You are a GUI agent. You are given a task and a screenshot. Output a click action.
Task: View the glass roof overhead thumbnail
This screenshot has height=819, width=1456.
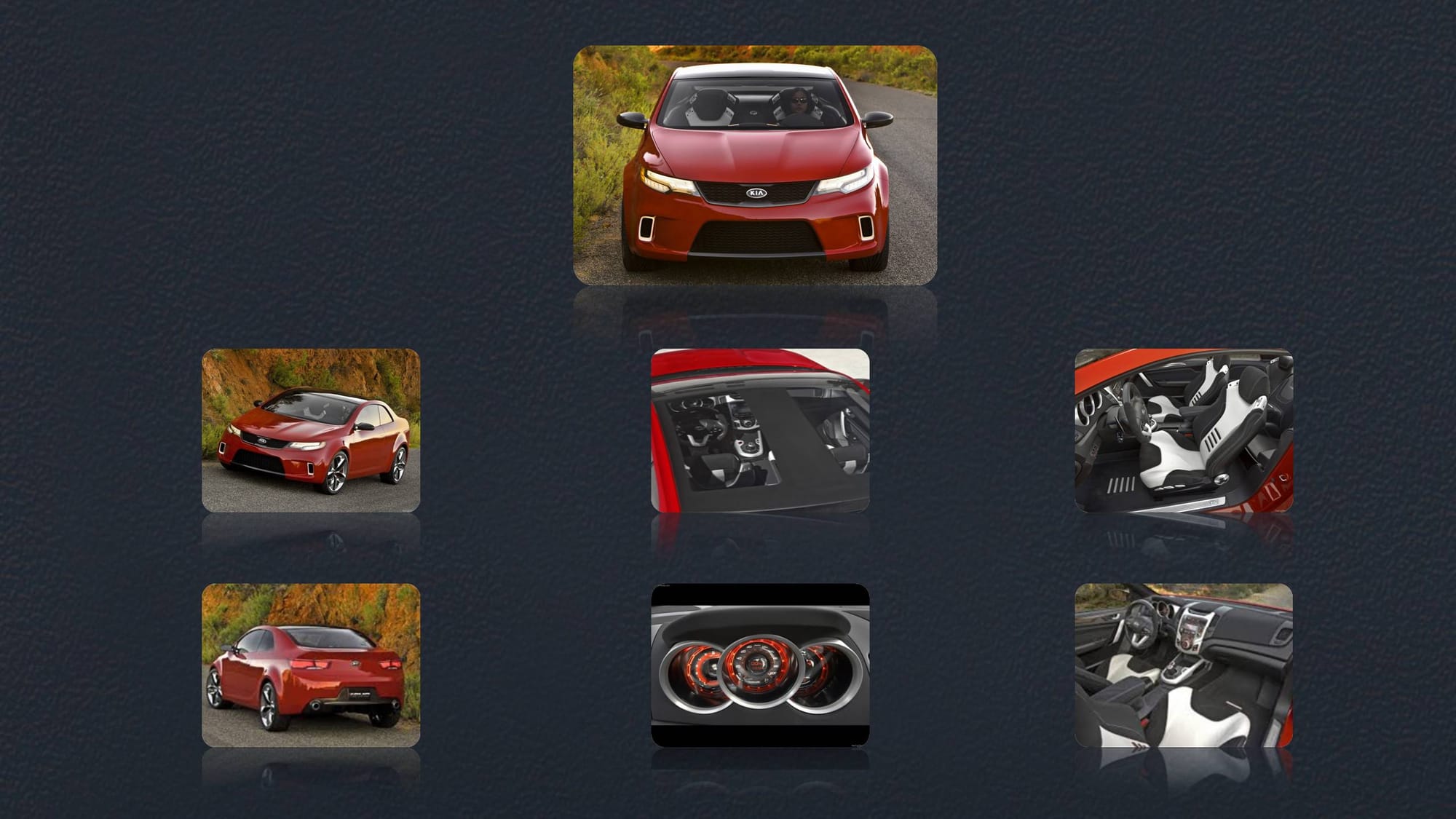coord(760,430)
